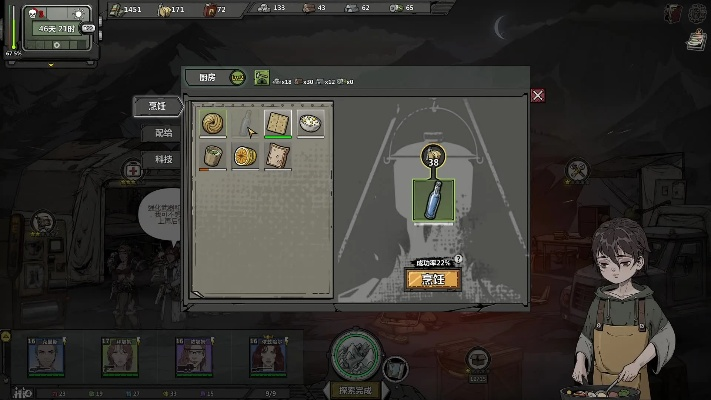Viewport: 711px width, 400px height.
Task: Select the red-haired survivor portrait
Action: pyautogui.click(x=267, y=356)
